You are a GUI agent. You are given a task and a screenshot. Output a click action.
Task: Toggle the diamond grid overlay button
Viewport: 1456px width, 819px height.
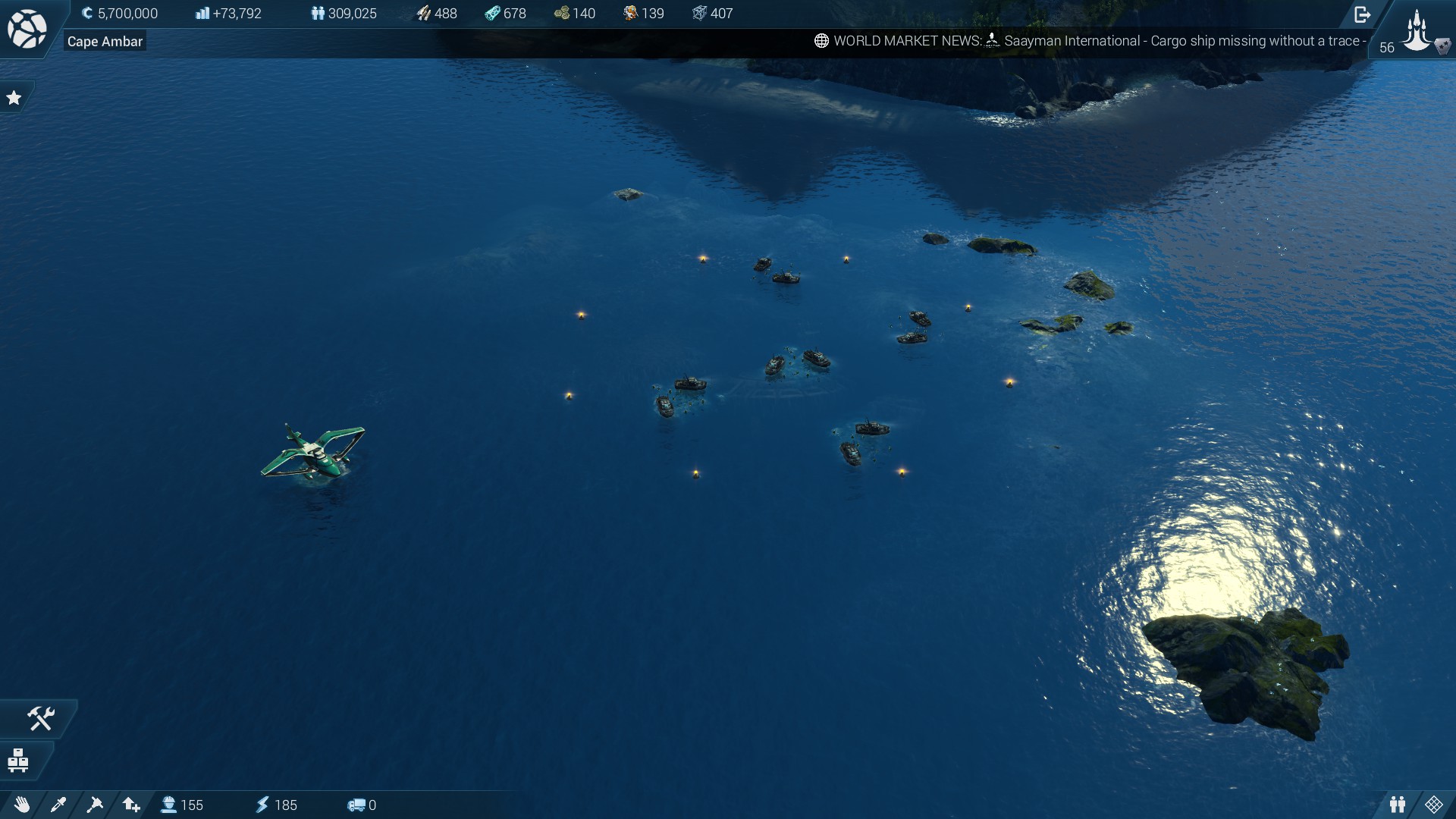[1433, 805]
